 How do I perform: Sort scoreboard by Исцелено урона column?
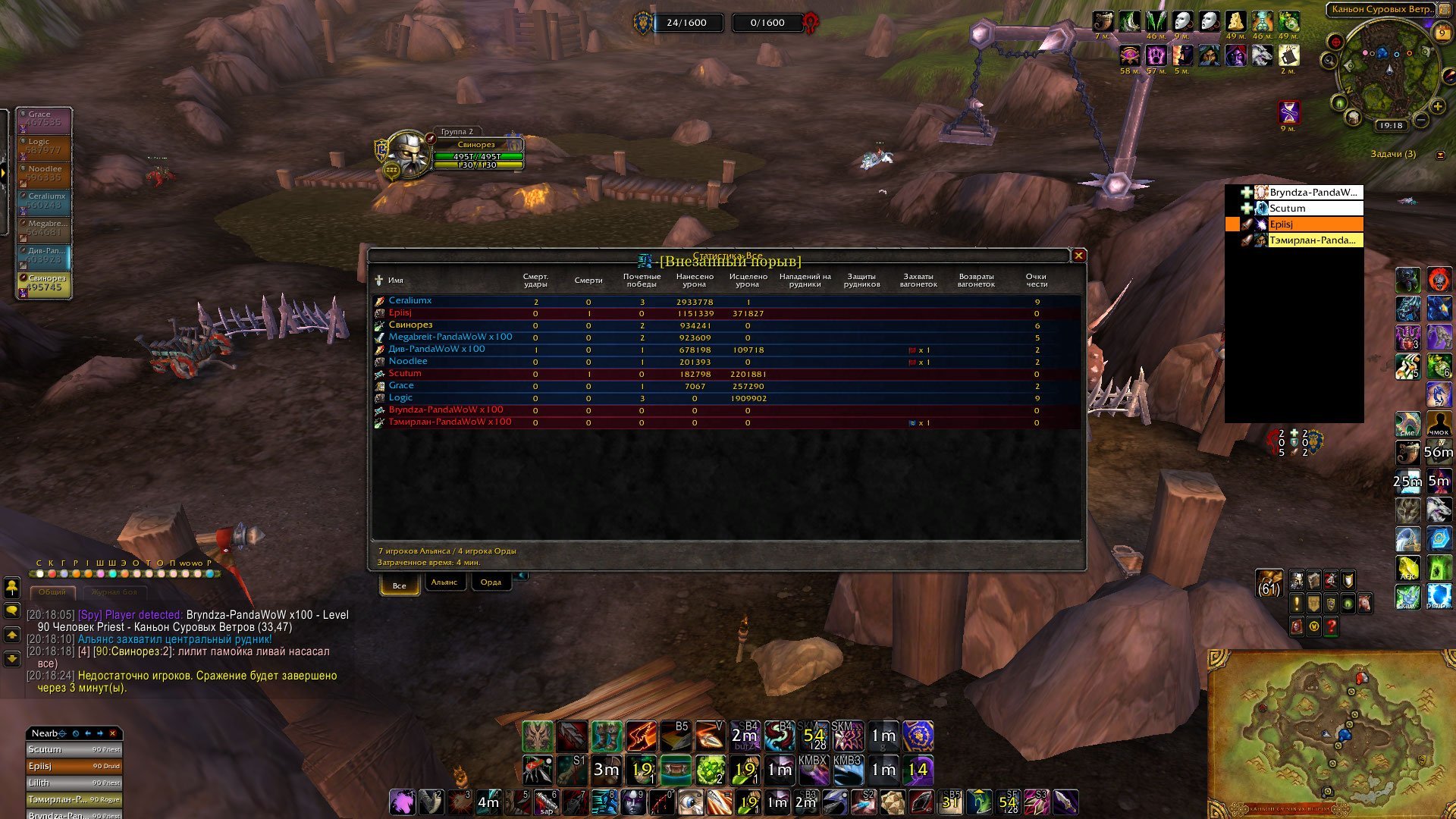pos(748,281)
